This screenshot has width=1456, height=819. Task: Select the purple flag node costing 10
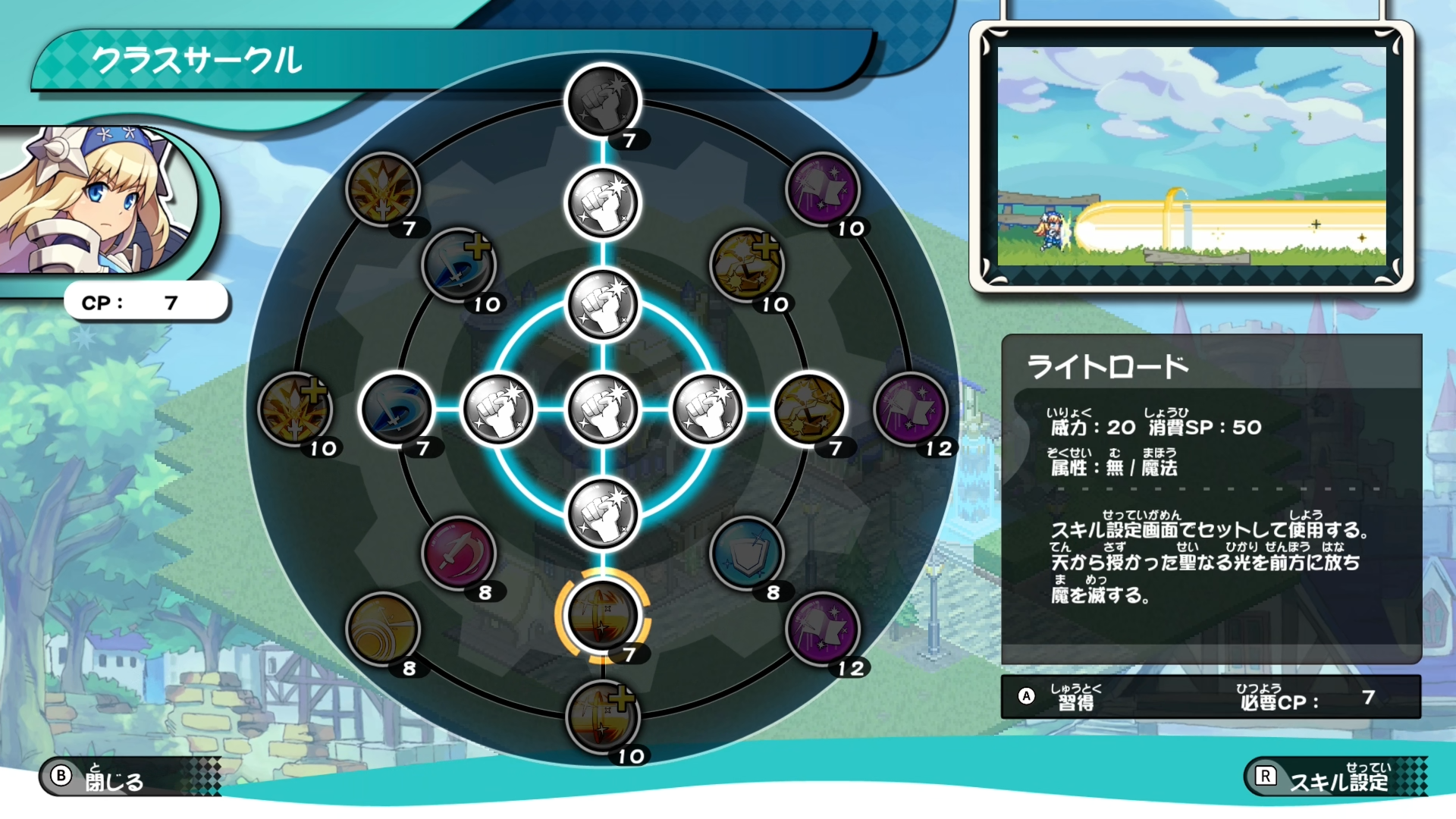[822, 190]
